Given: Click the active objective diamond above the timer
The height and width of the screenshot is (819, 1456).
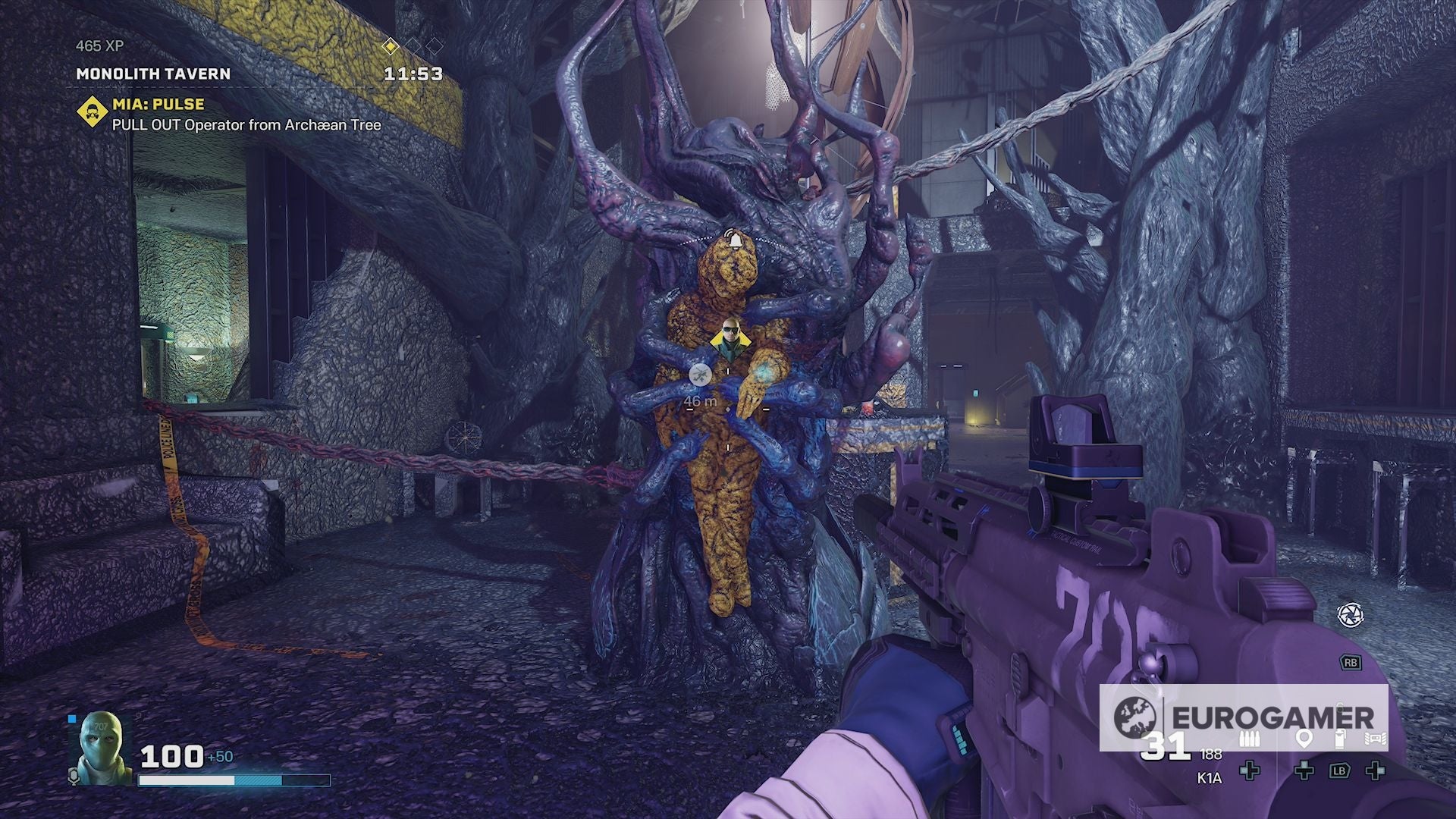Looking at the screenshot, I should [390, 47].
